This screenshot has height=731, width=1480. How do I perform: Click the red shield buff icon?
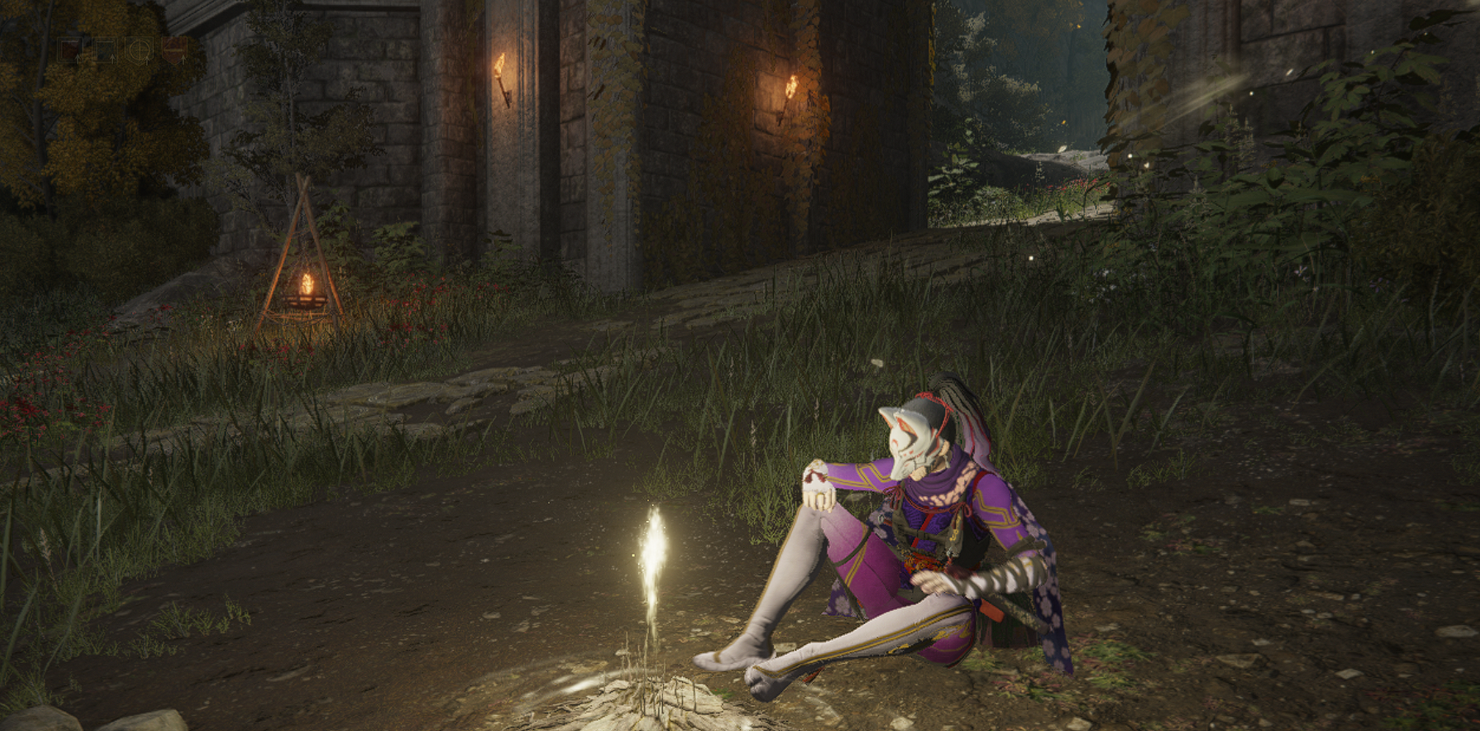point(174,51)
